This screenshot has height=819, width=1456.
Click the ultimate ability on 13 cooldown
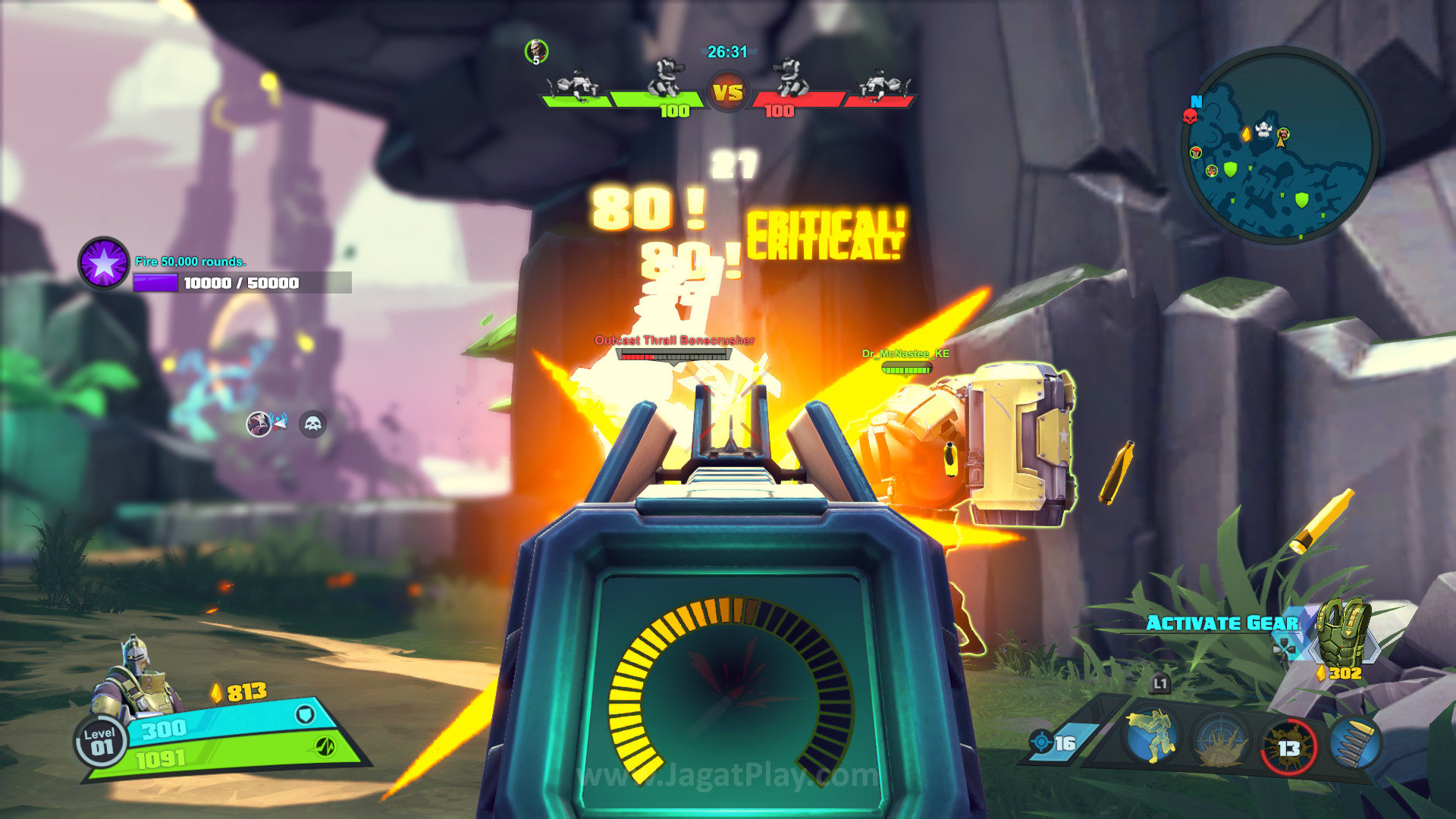[x=1288, y=747]
